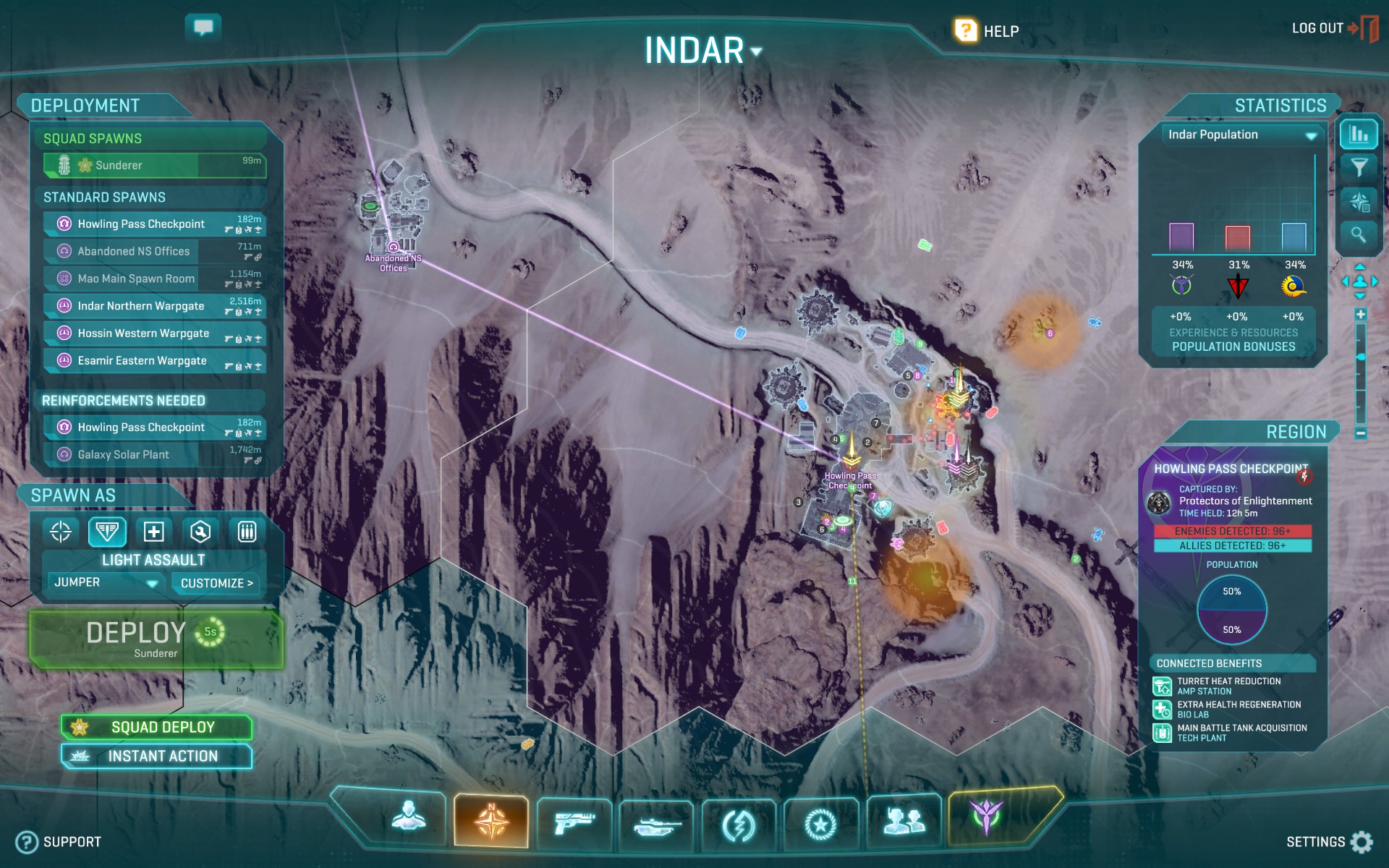Open the Indar continent dropdown
The width and height of the screenshot is (1389, 868).
coord(757,51)
